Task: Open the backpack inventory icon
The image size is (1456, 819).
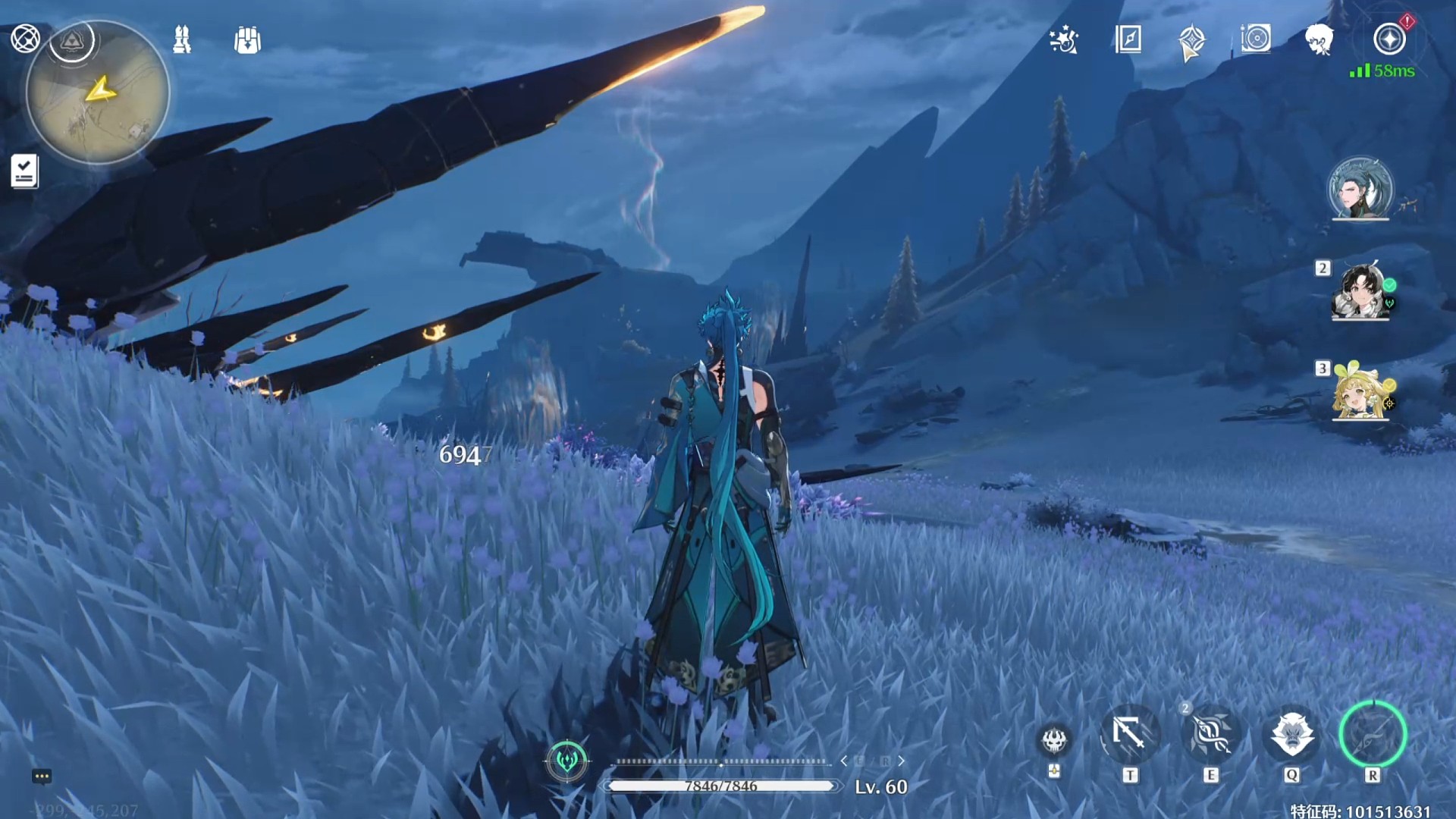Action: [x=247, y=40]
